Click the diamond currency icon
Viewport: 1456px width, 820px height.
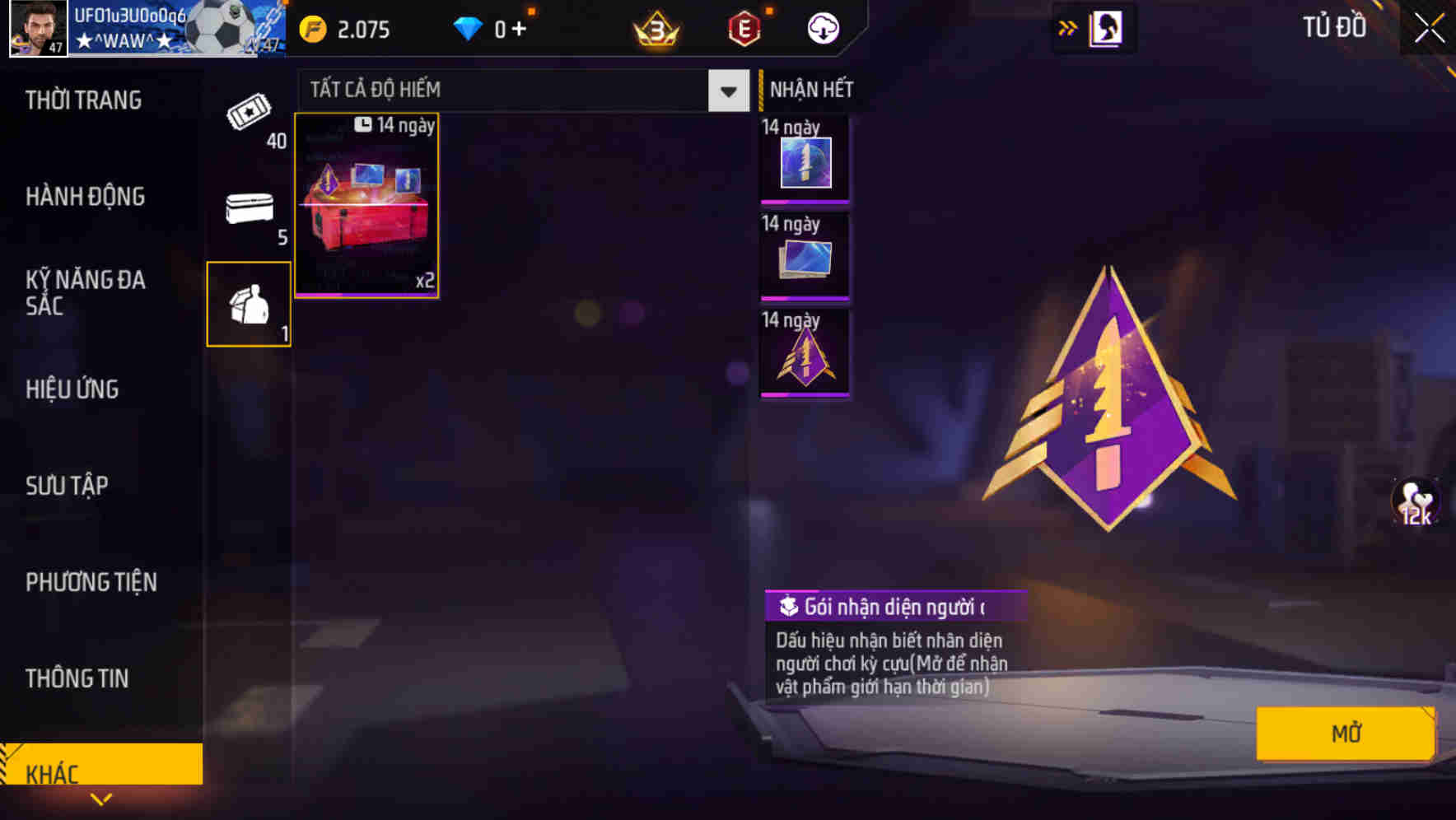point(468,29)
